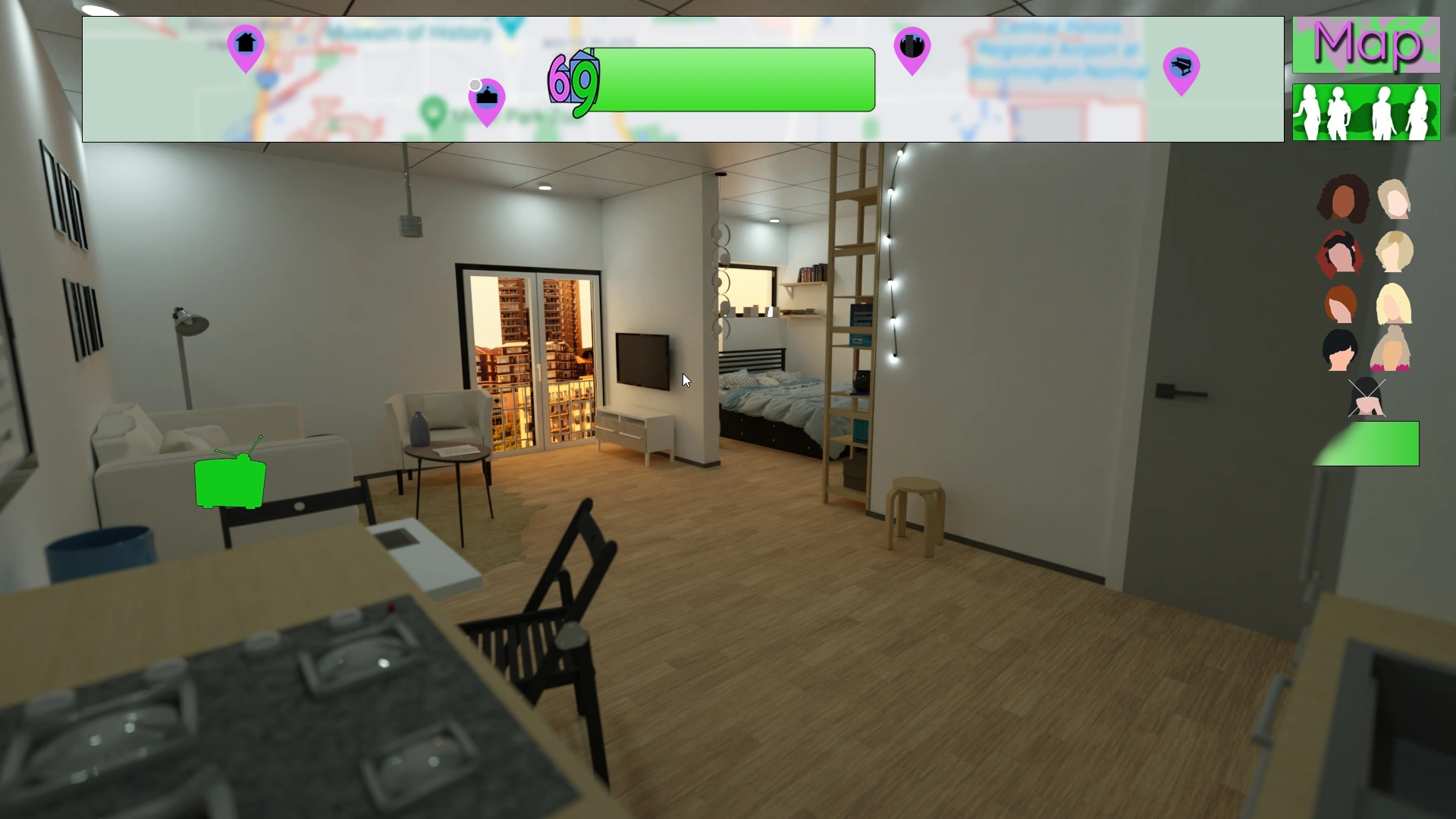Screen dimensions: 1456x819
Task: Select the curly brown-haired character portrait
Action: pos(1342,199)
